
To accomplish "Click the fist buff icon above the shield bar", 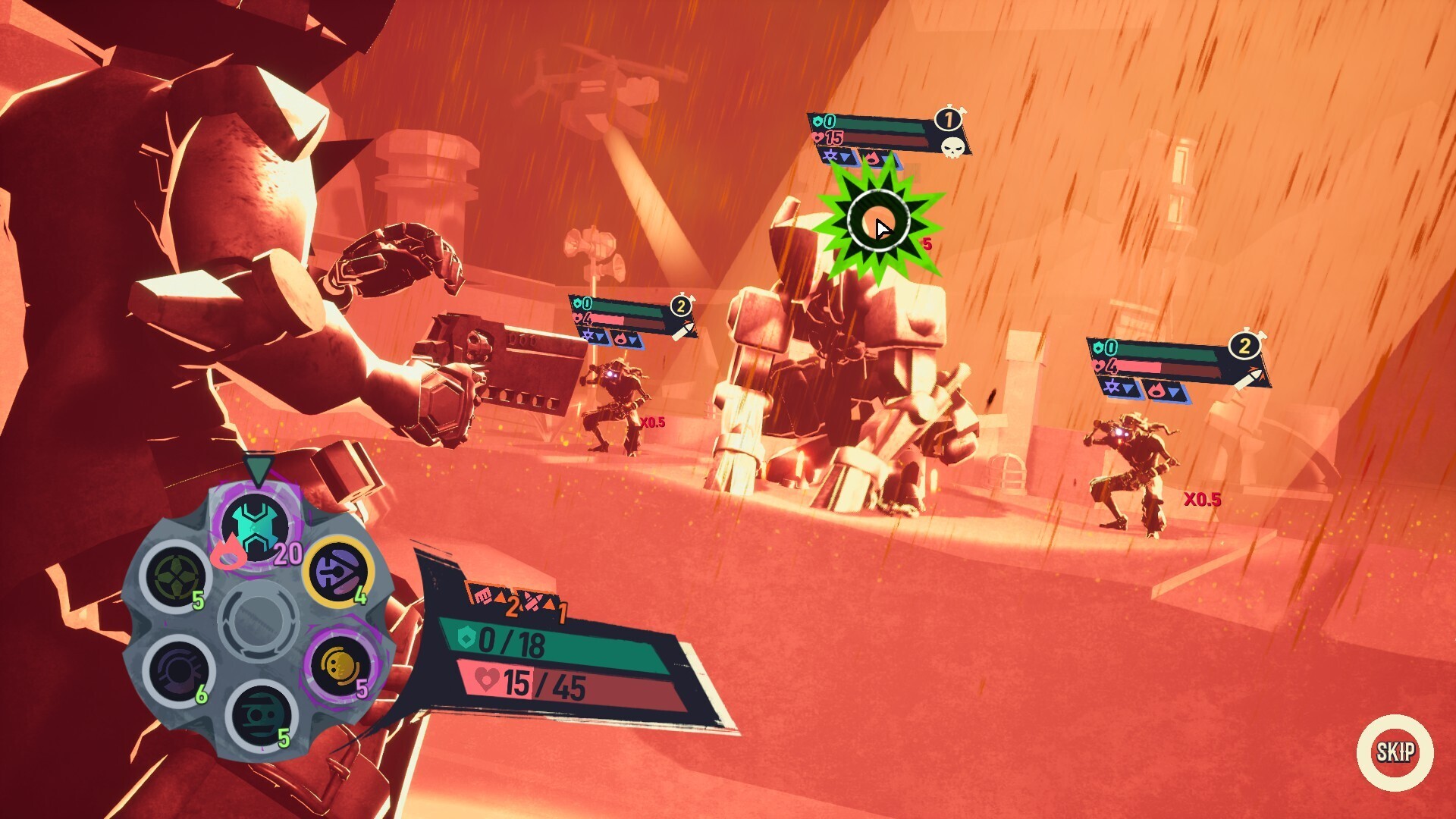I will [x=482, y=595].
